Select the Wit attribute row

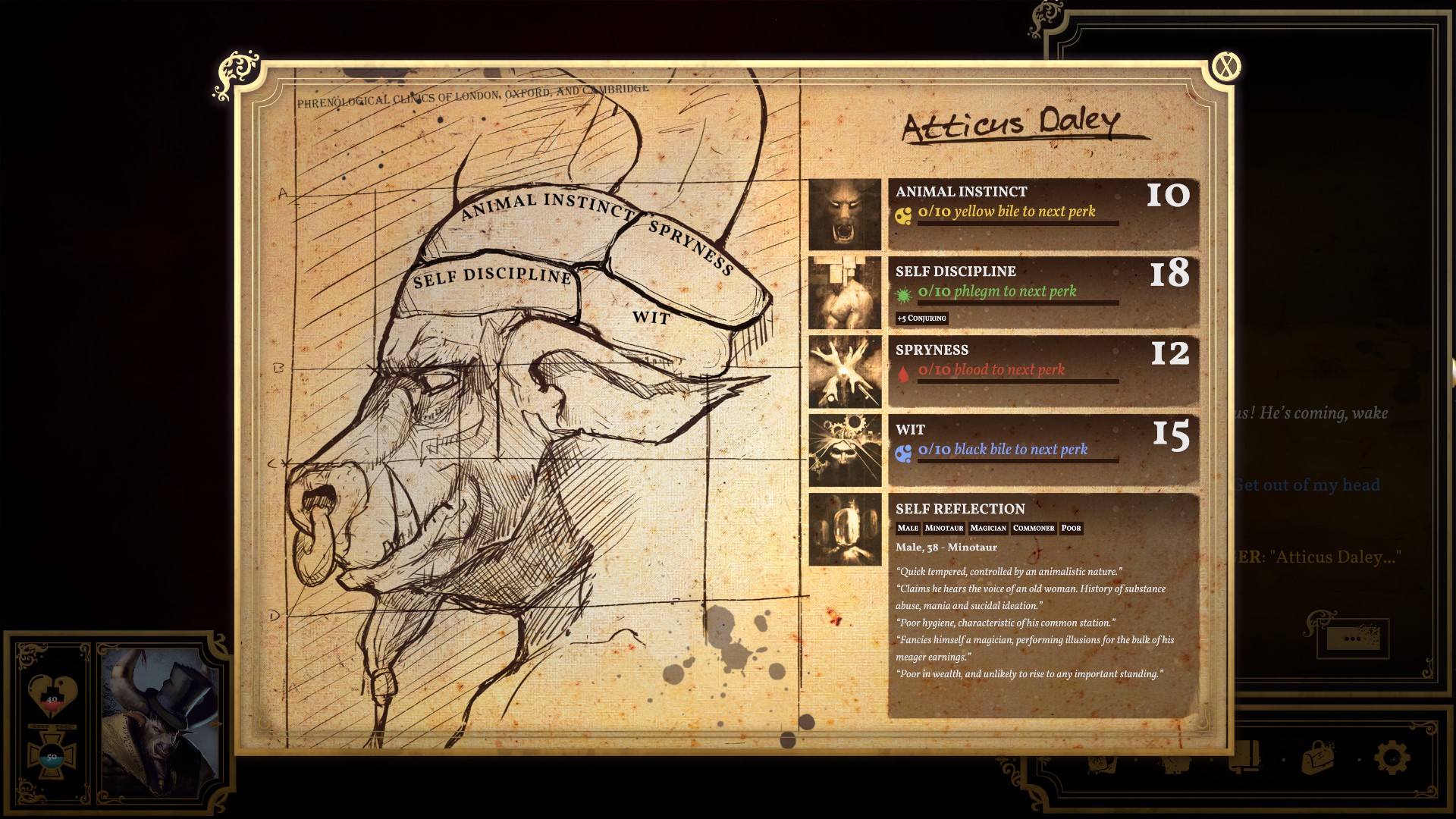click(1043, 450)
